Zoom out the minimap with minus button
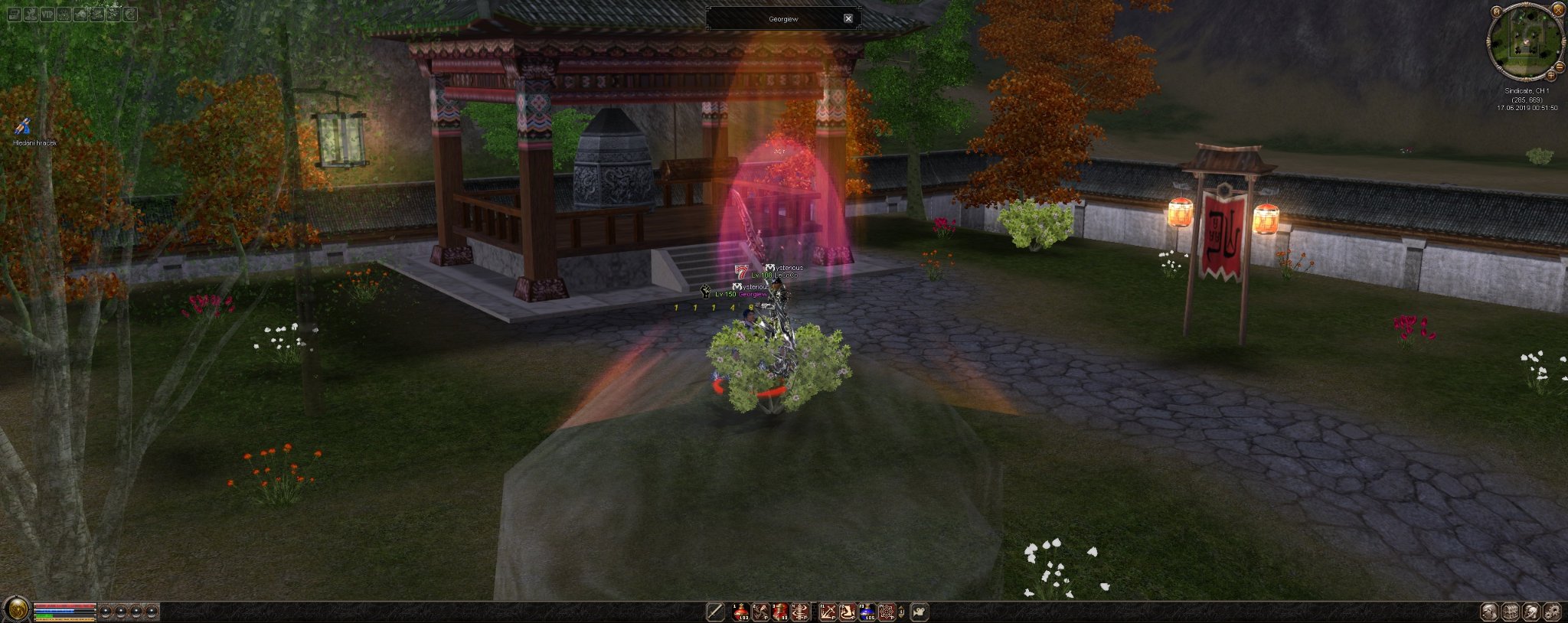The width and height of the screenshot is (1568, 623). 1559,67
